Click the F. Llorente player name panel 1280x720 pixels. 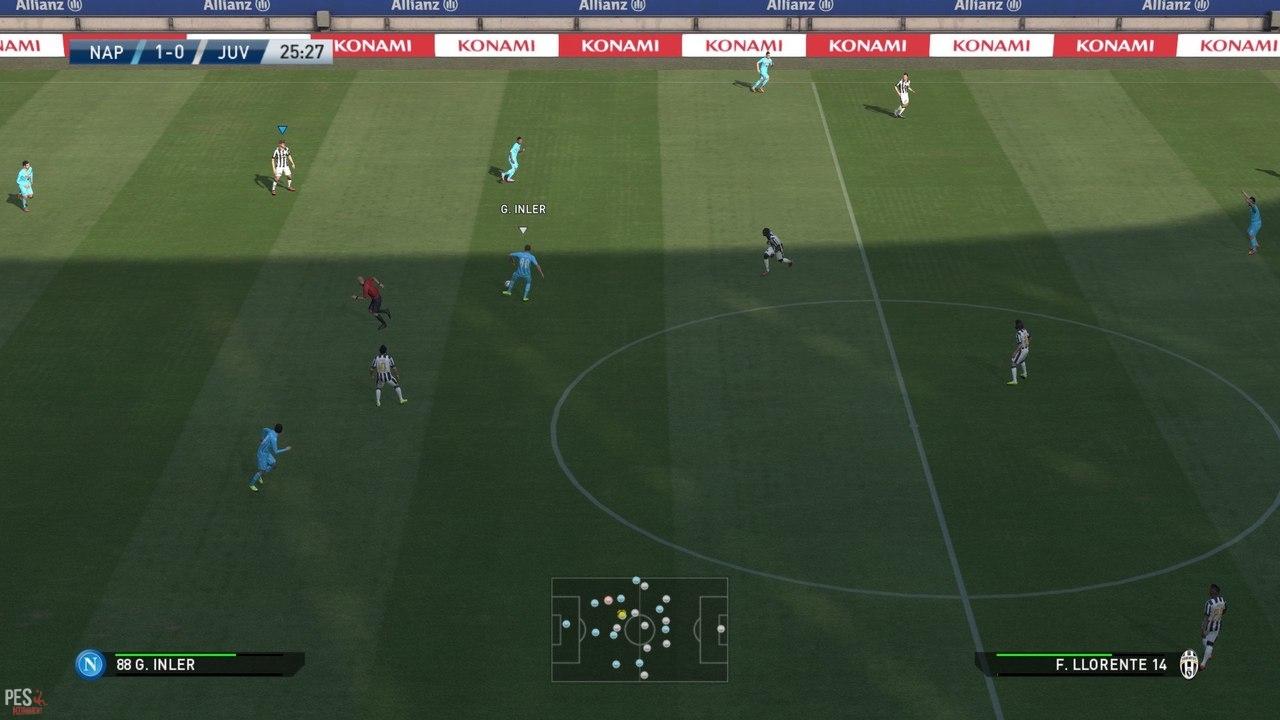[x=1078, y=665]
